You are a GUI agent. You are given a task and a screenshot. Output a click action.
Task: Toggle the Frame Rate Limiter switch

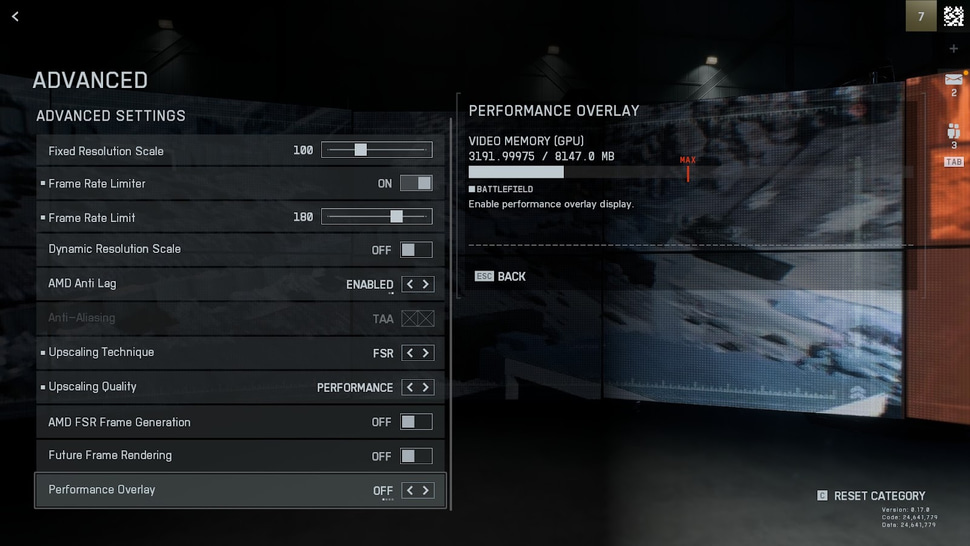pos(416,183)
